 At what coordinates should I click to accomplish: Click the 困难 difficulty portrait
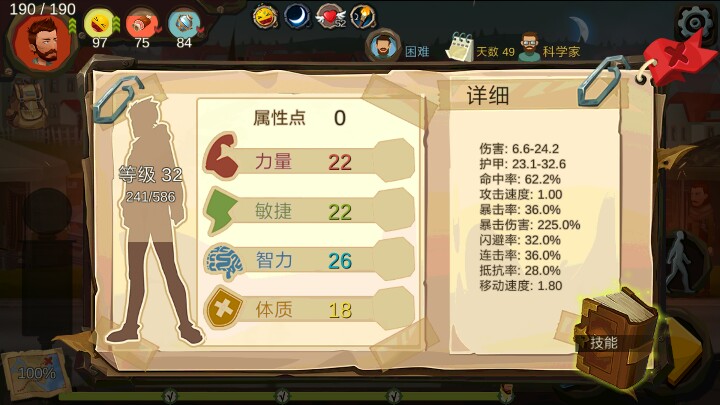coord(383,46)
